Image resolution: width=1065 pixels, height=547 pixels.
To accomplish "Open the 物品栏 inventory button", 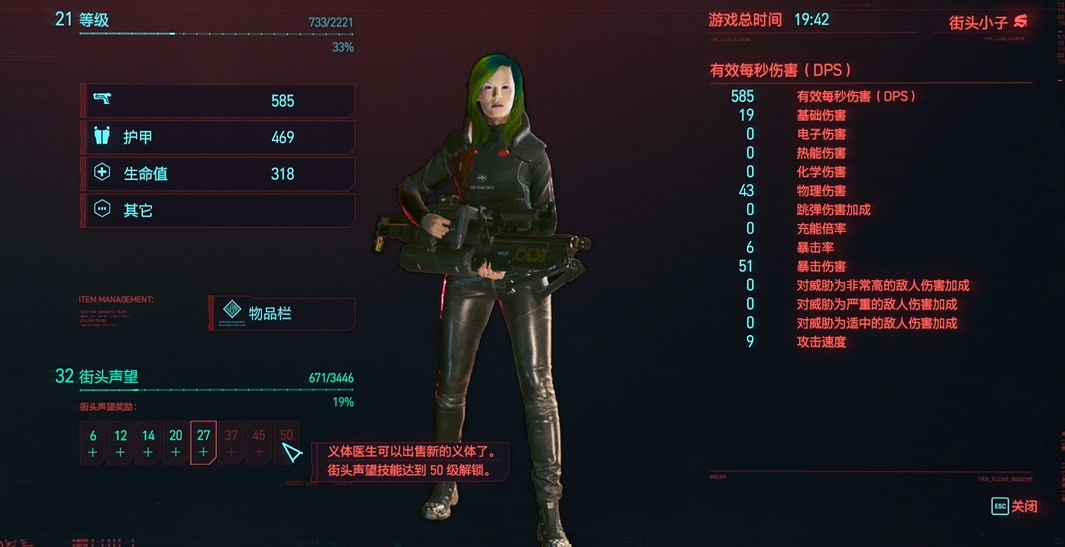I will (281, 313).
